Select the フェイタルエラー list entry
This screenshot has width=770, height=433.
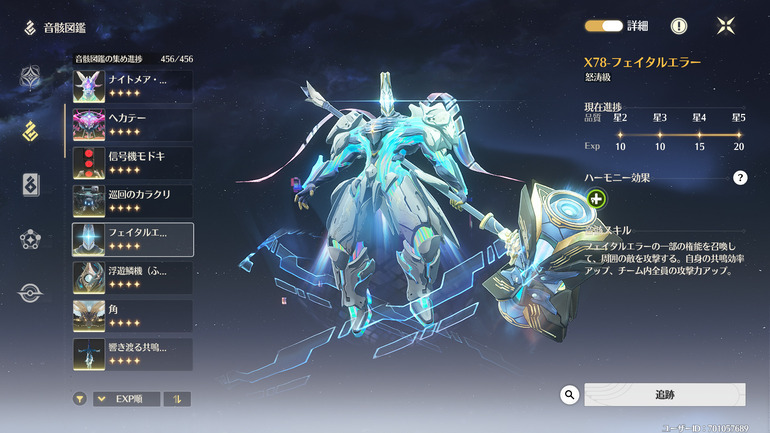132,239
